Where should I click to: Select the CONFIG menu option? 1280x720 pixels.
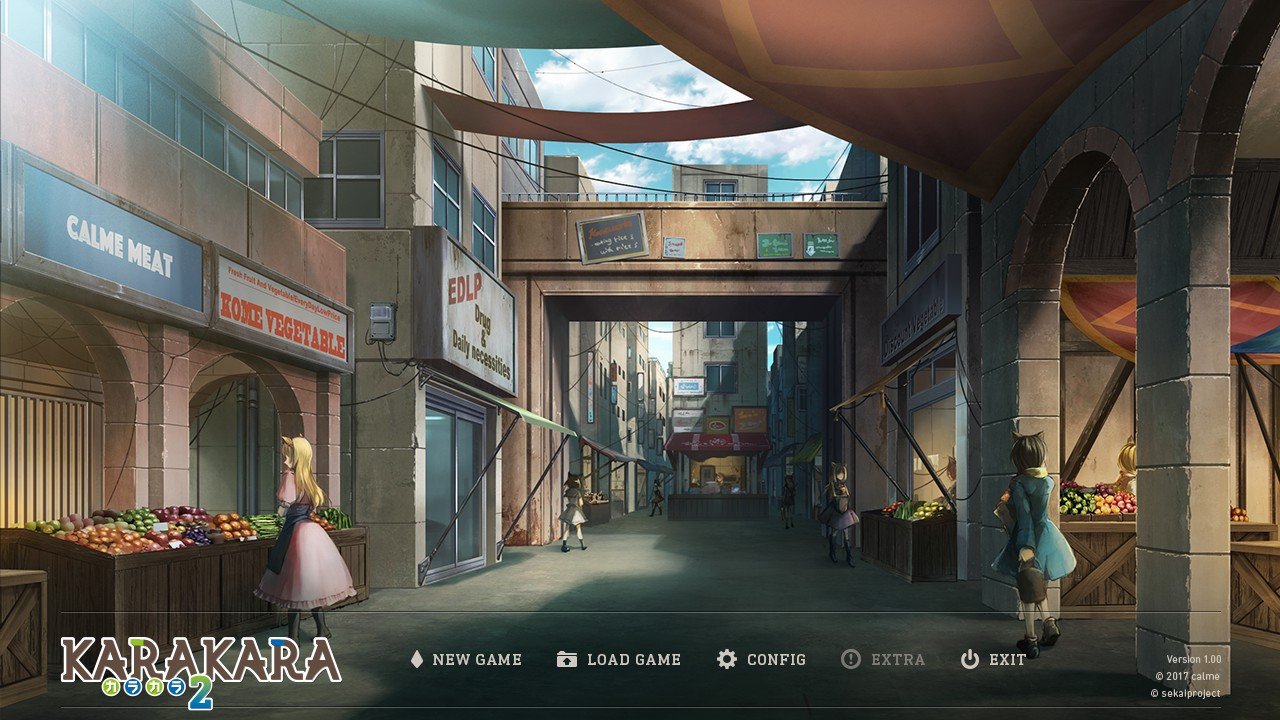(775, 660)
